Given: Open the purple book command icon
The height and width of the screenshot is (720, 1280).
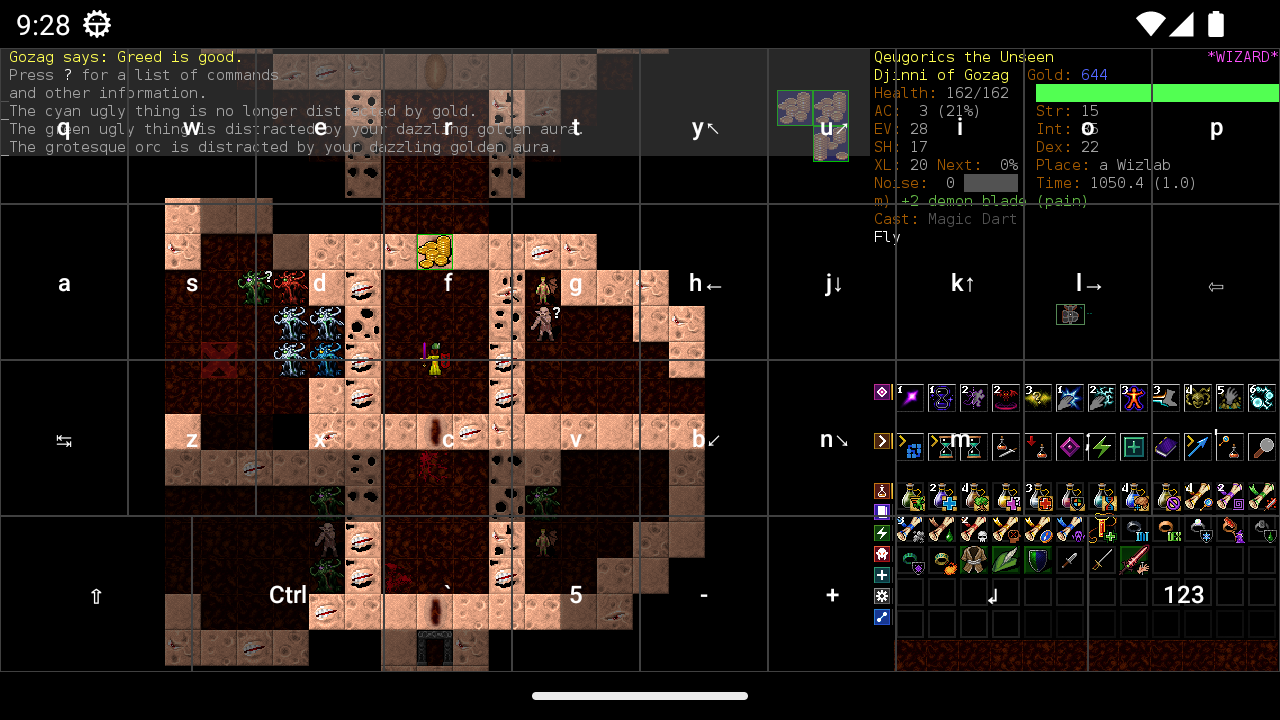Looking at the screenshot, I should [x=1166, y=447].
